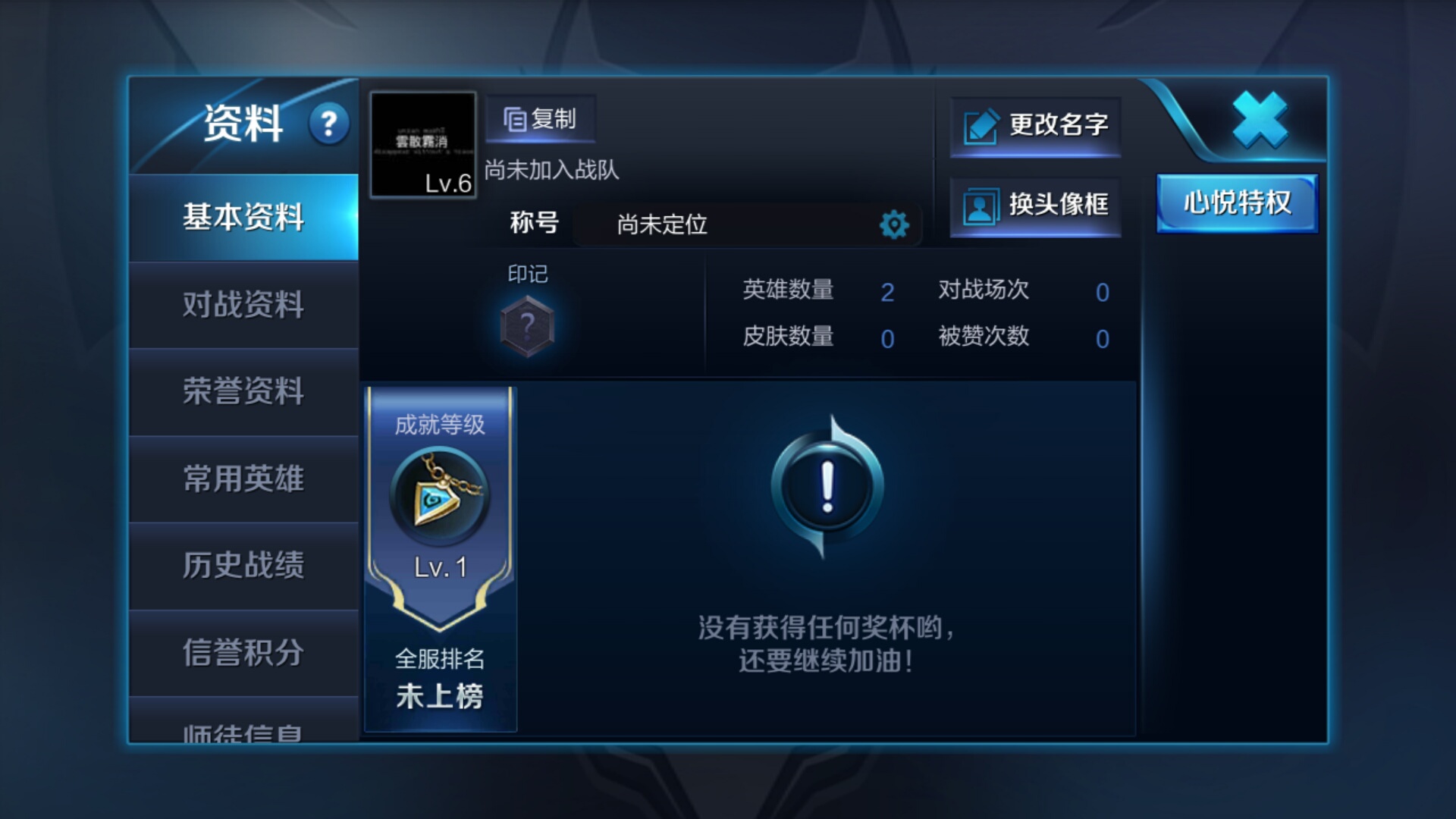
Task: Click the Lv.6 player avatar thumbnail
Action: pos(422,146)
